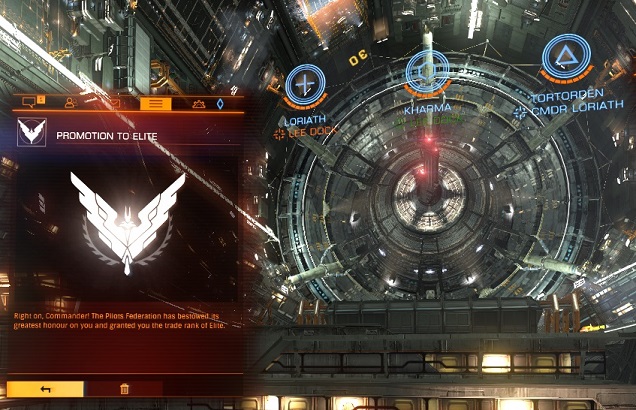Delete the message with the trash icon

[125, 389]
